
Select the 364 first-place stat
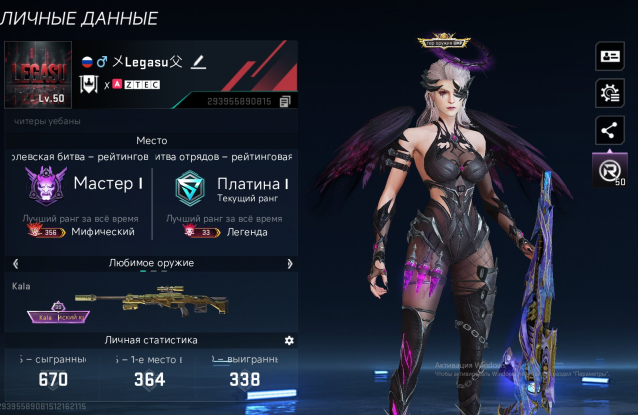150,379
